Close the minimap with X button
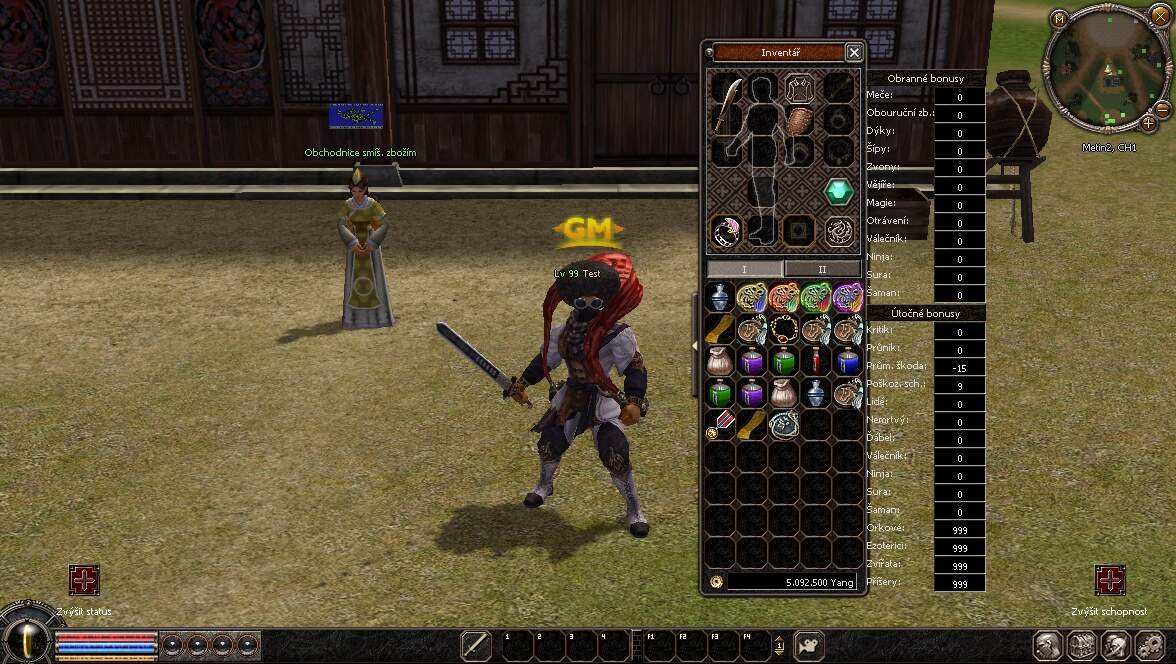The width and height of the screenshot is (1176, 664). [1160, 19]
